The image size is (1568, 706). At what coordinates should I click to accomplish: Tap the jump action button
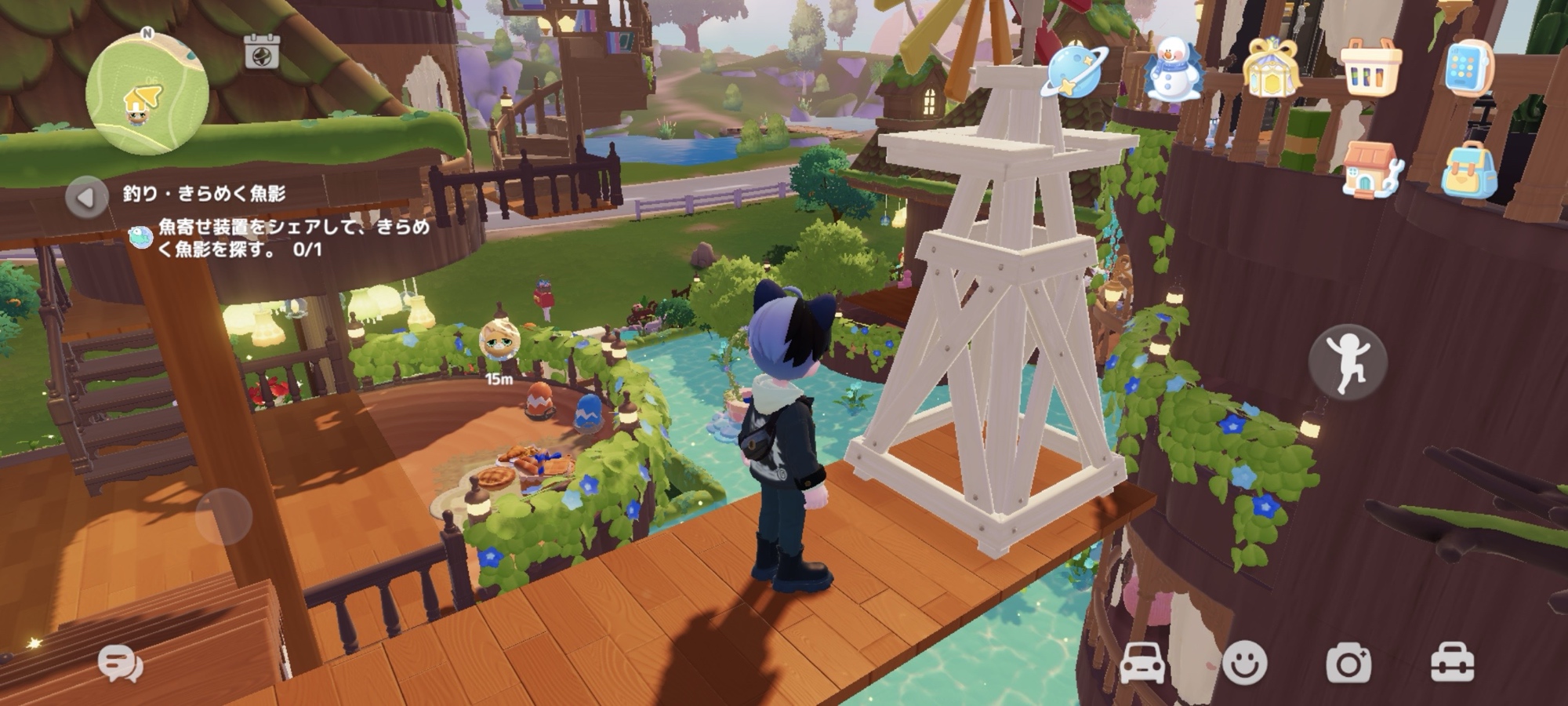click(x=1348, y=362)
